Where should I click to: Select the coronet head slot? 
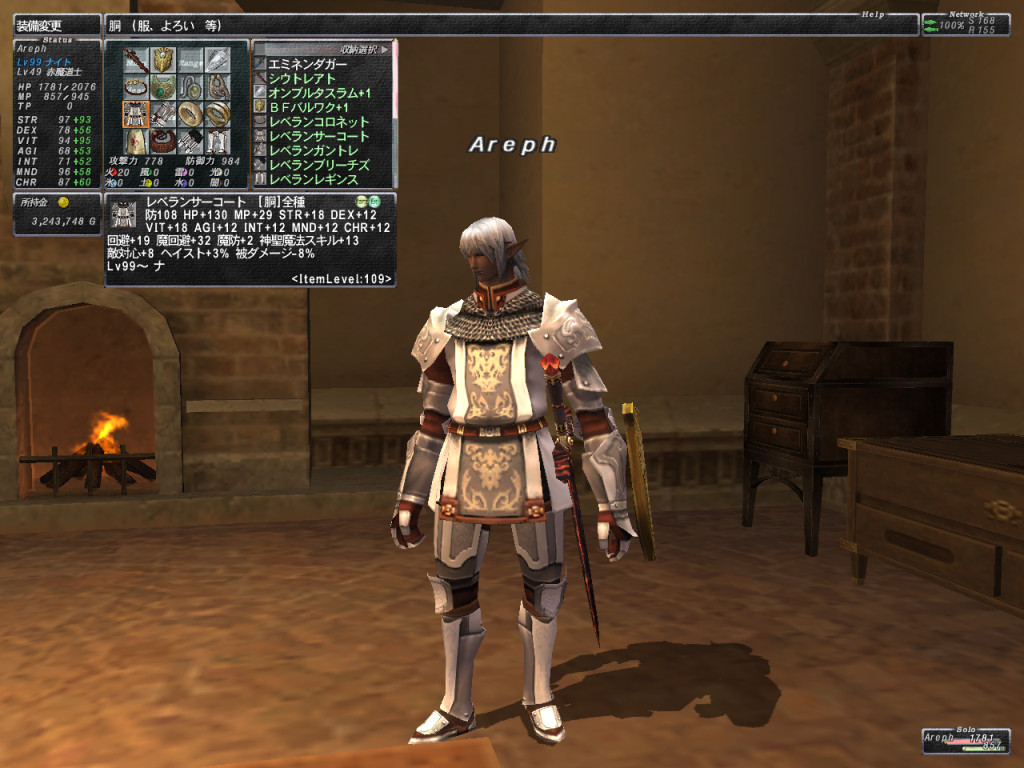[x=135, y=87]
